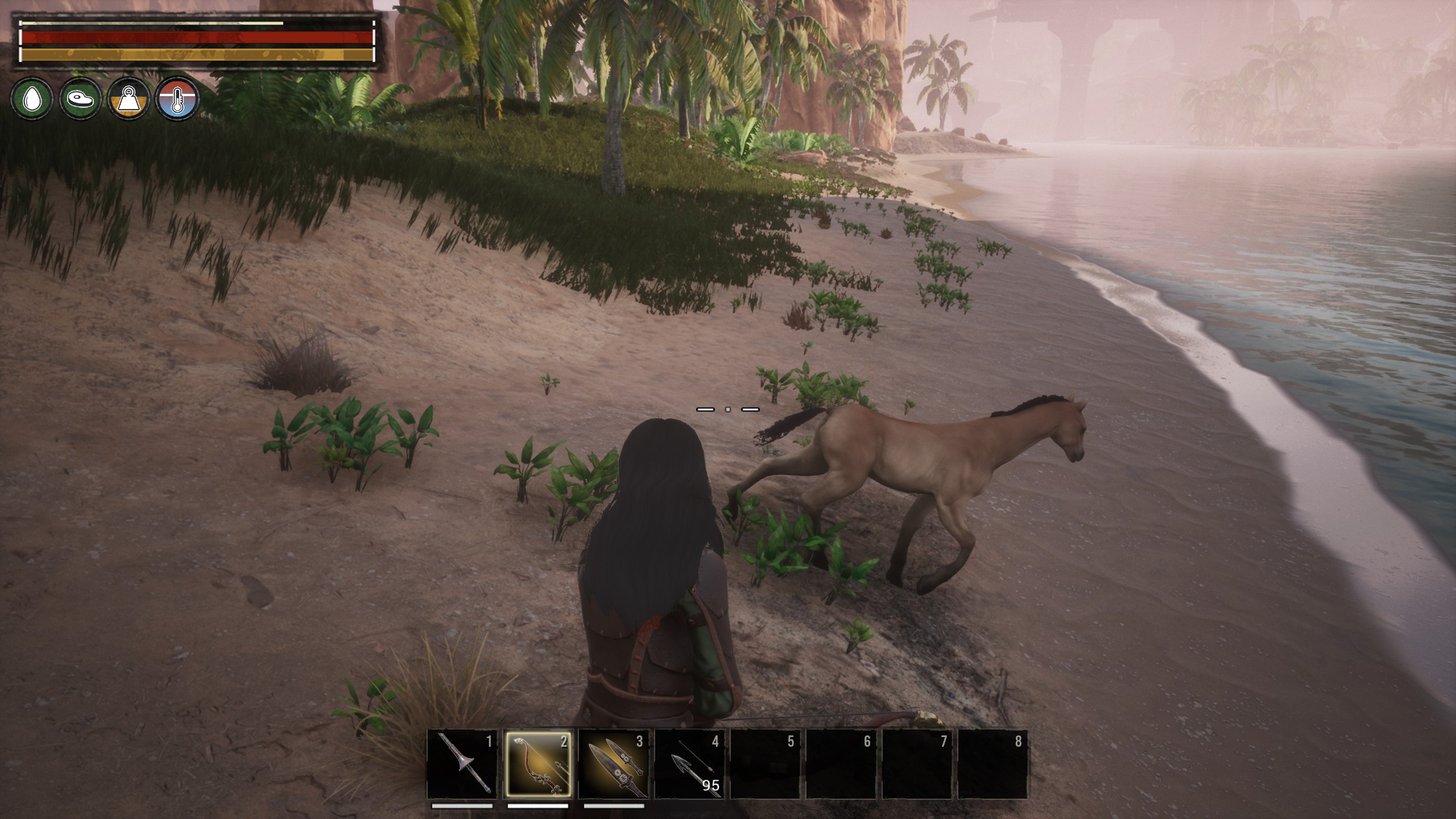
Task: Click the meat steak hunger icon
Action: tap(80, 99)
